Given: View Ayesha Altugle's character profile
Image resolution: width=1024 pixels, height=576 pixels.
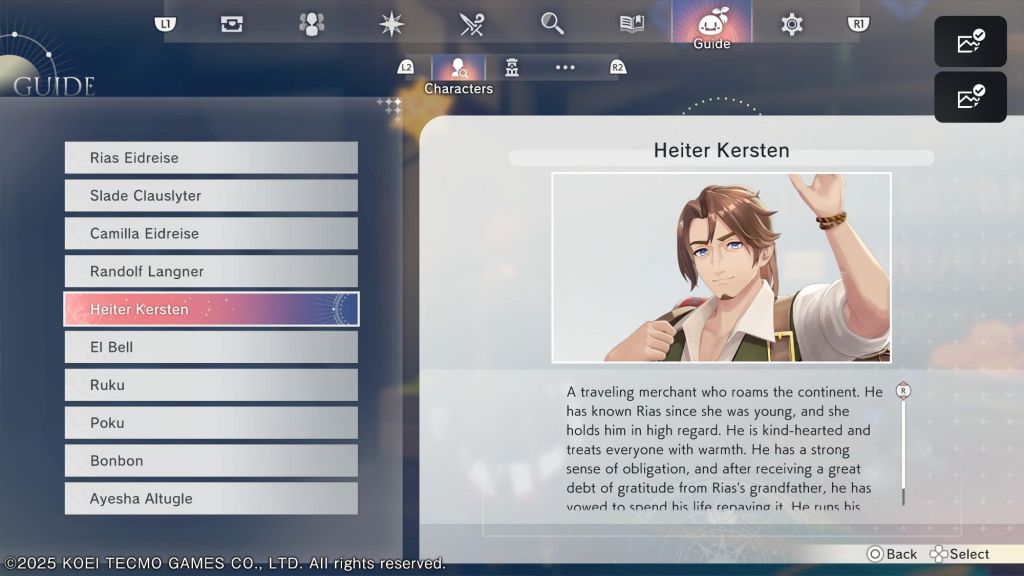Looking at the screenshot, I should [211, 499].
